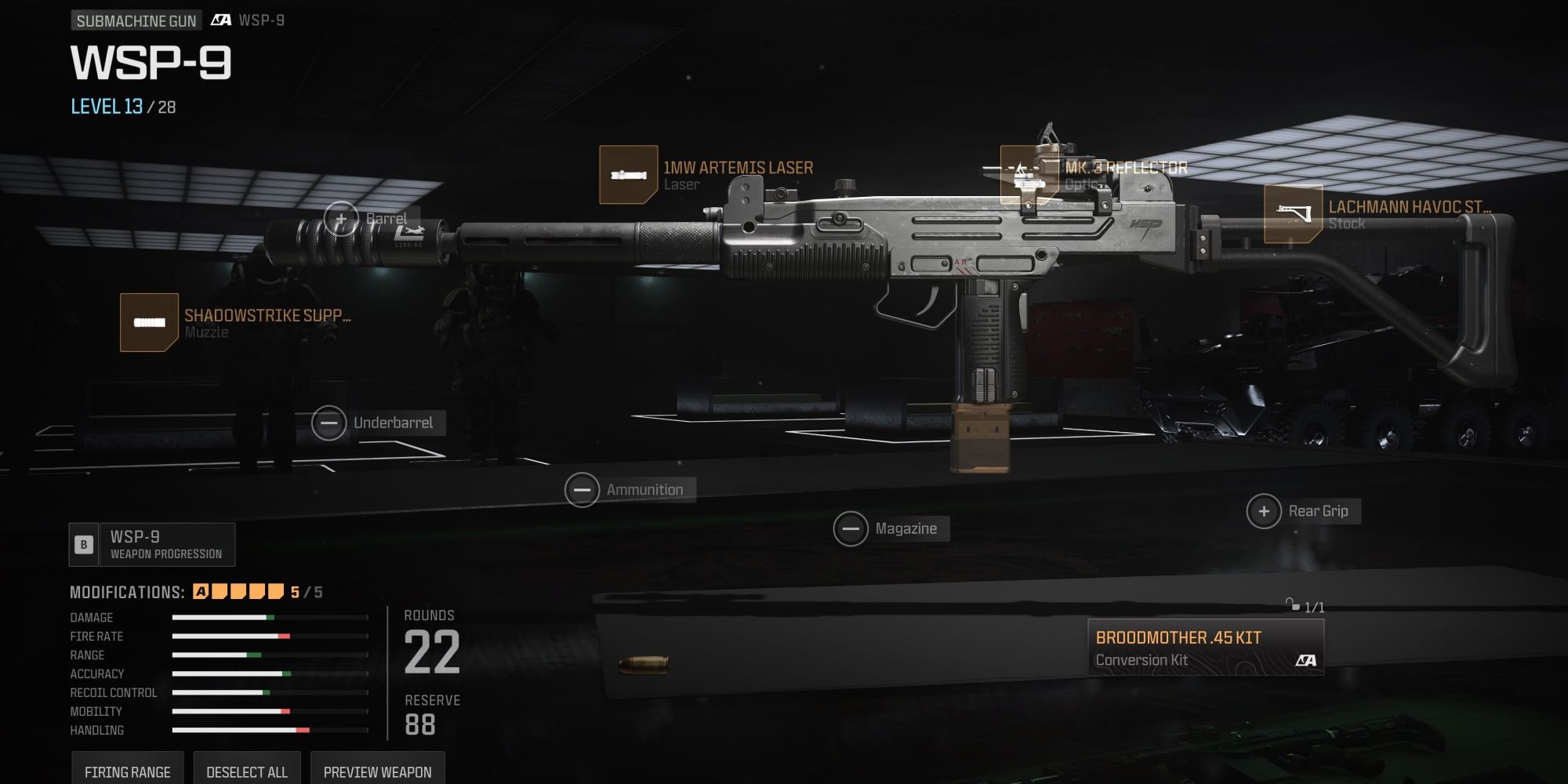
Task: Add a Rear Grip attachment
Action: [x=1264, y=511]
